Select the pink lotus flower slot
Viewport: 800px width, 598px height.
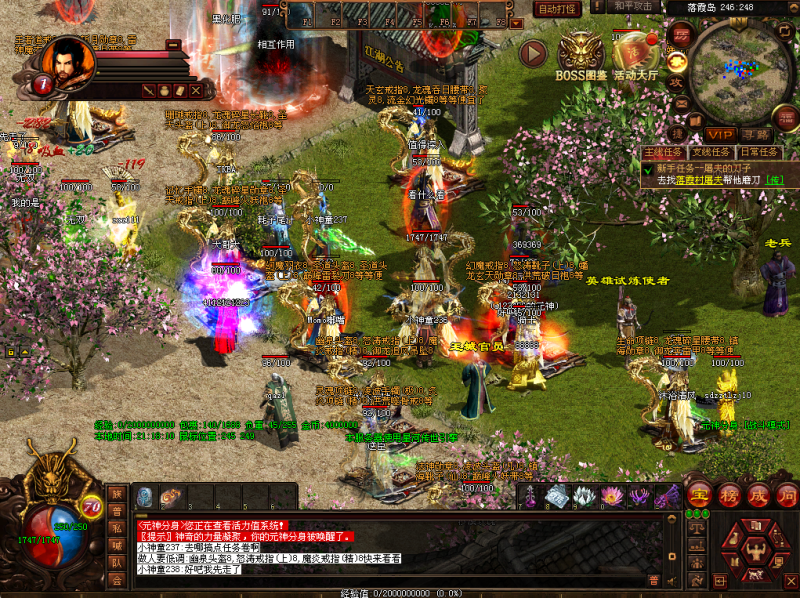tap(611, 496)
